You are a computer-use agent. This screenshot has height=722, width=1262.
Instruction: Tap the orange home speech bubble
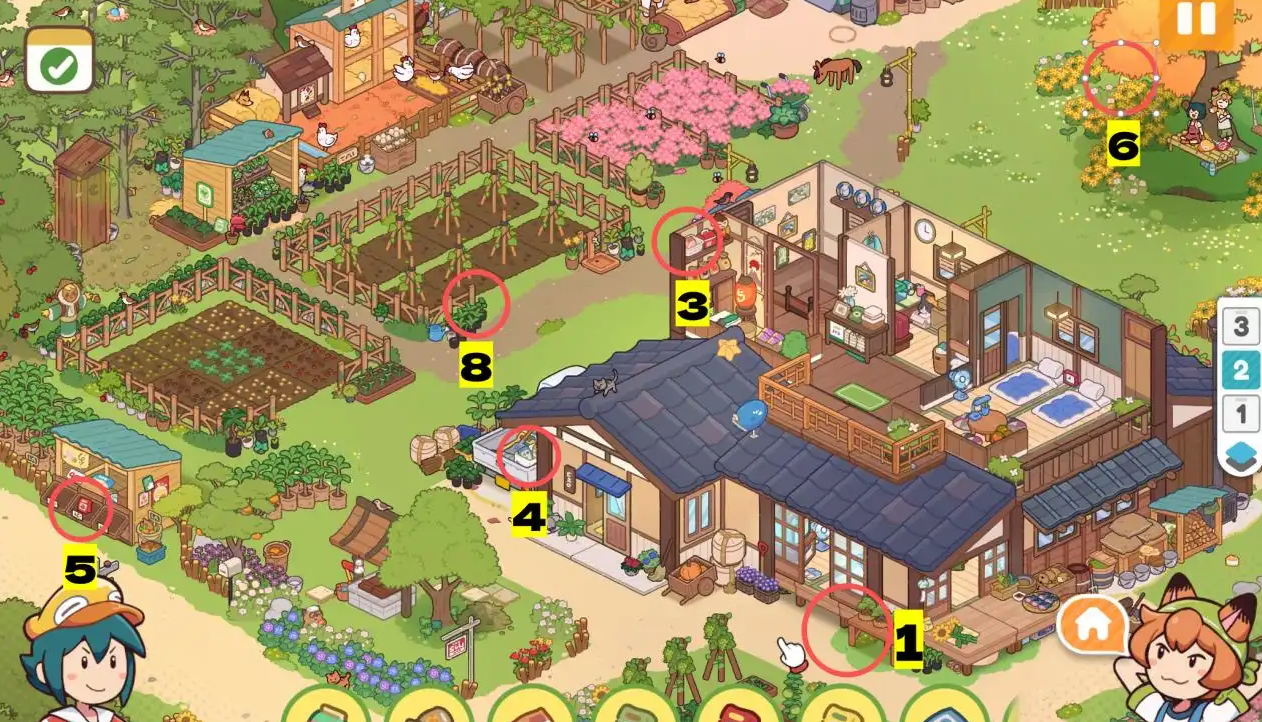click(1094, 625)
